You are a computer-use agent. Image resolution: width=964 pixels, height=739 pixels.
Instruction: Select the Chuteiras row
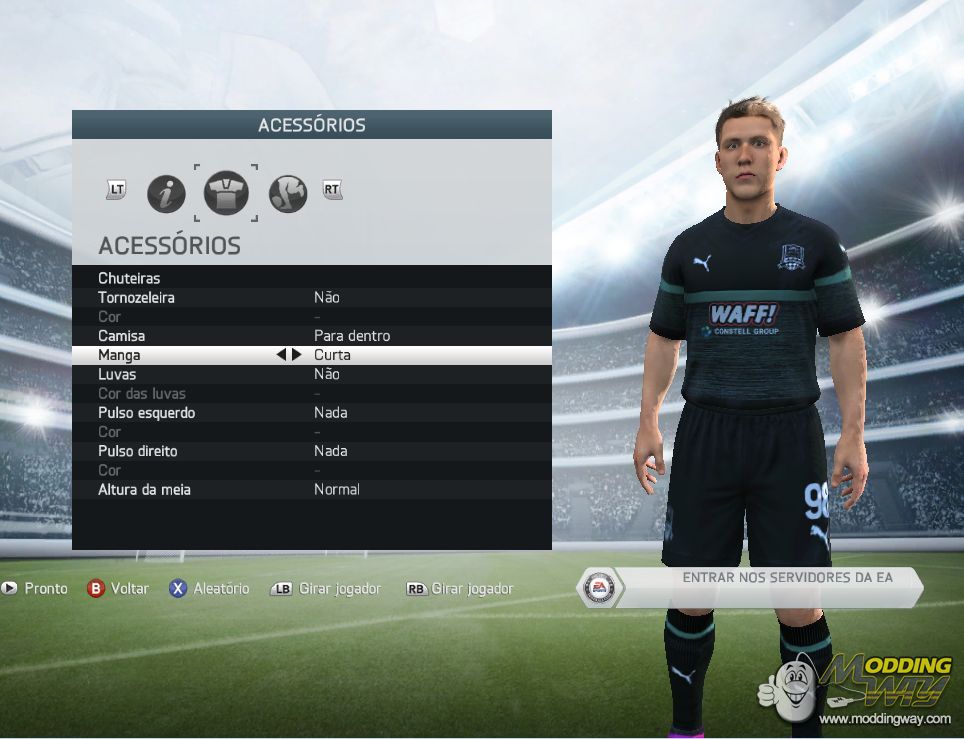130,278
